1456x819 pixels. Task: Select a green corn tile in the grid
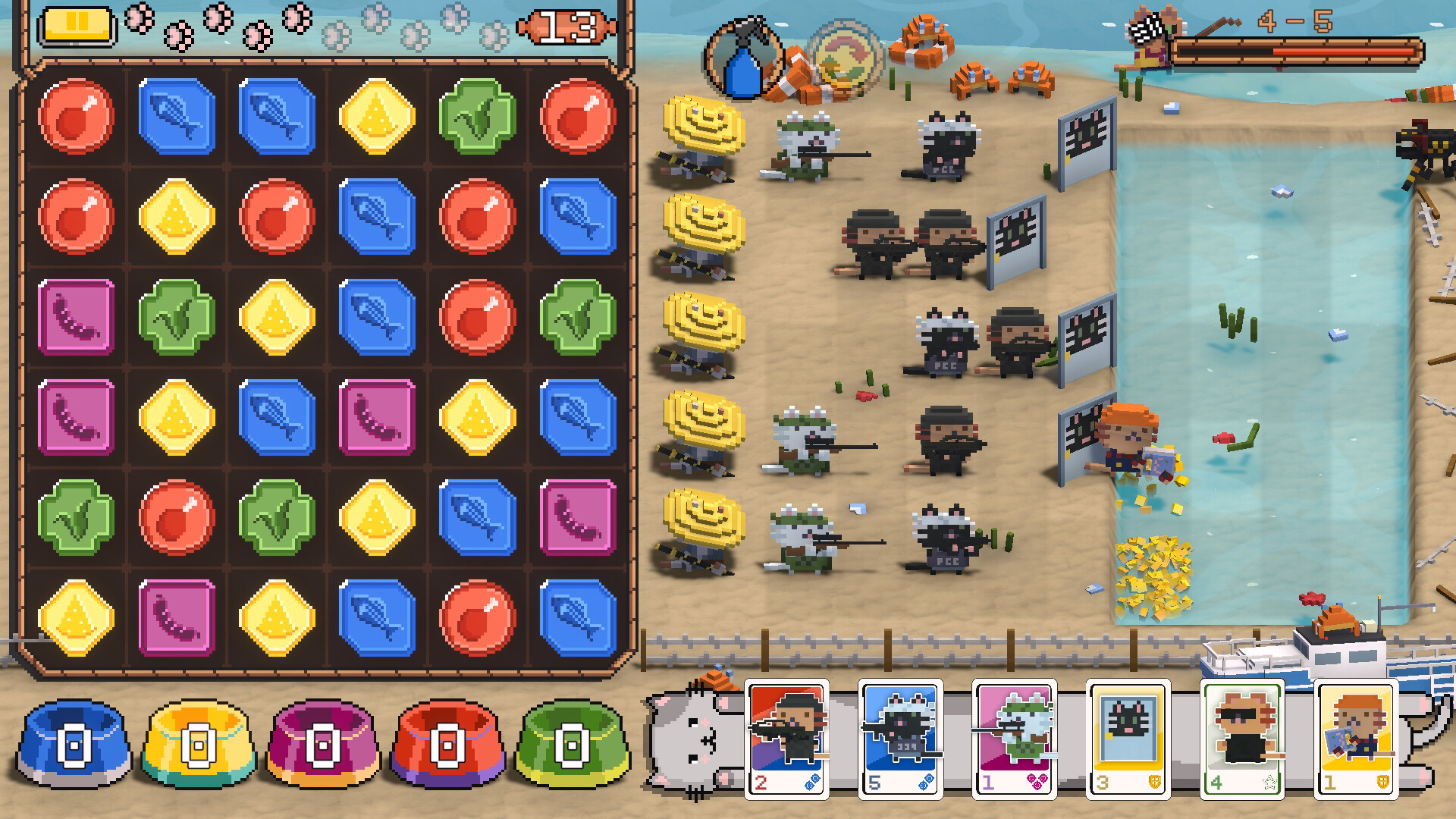(477, 116)
